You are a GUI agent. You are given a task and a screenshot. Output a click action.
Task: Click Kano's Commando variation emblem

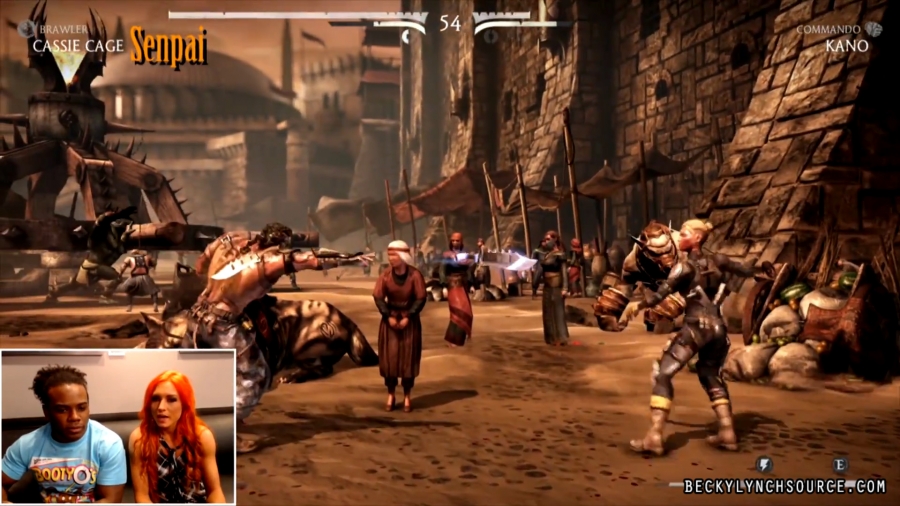pos(874,30)
